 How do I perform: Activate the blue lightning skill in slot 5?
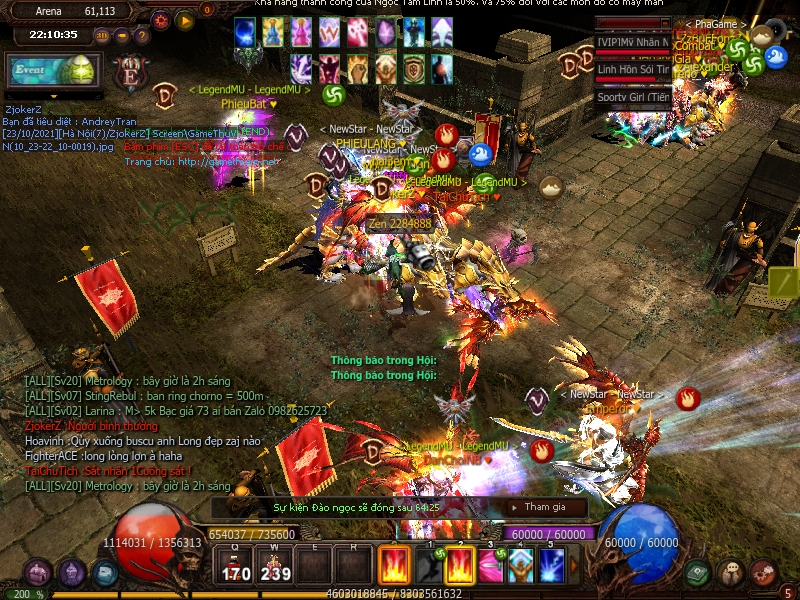pyautogui.click(x=552, y=566)
